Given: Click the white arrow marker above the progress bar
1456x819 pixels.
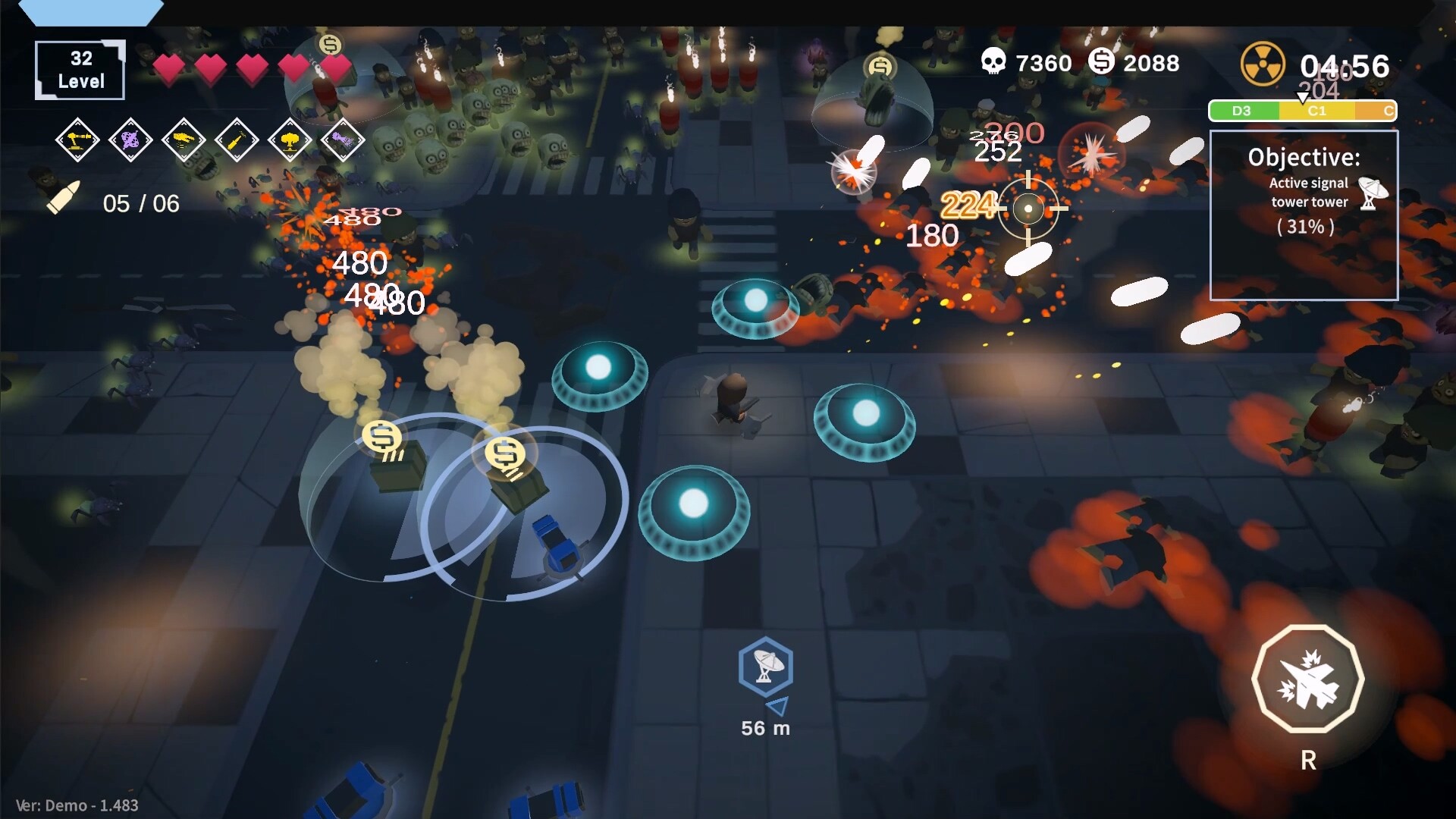Looking at the screenshot, I should click(x=1302, y=97).
